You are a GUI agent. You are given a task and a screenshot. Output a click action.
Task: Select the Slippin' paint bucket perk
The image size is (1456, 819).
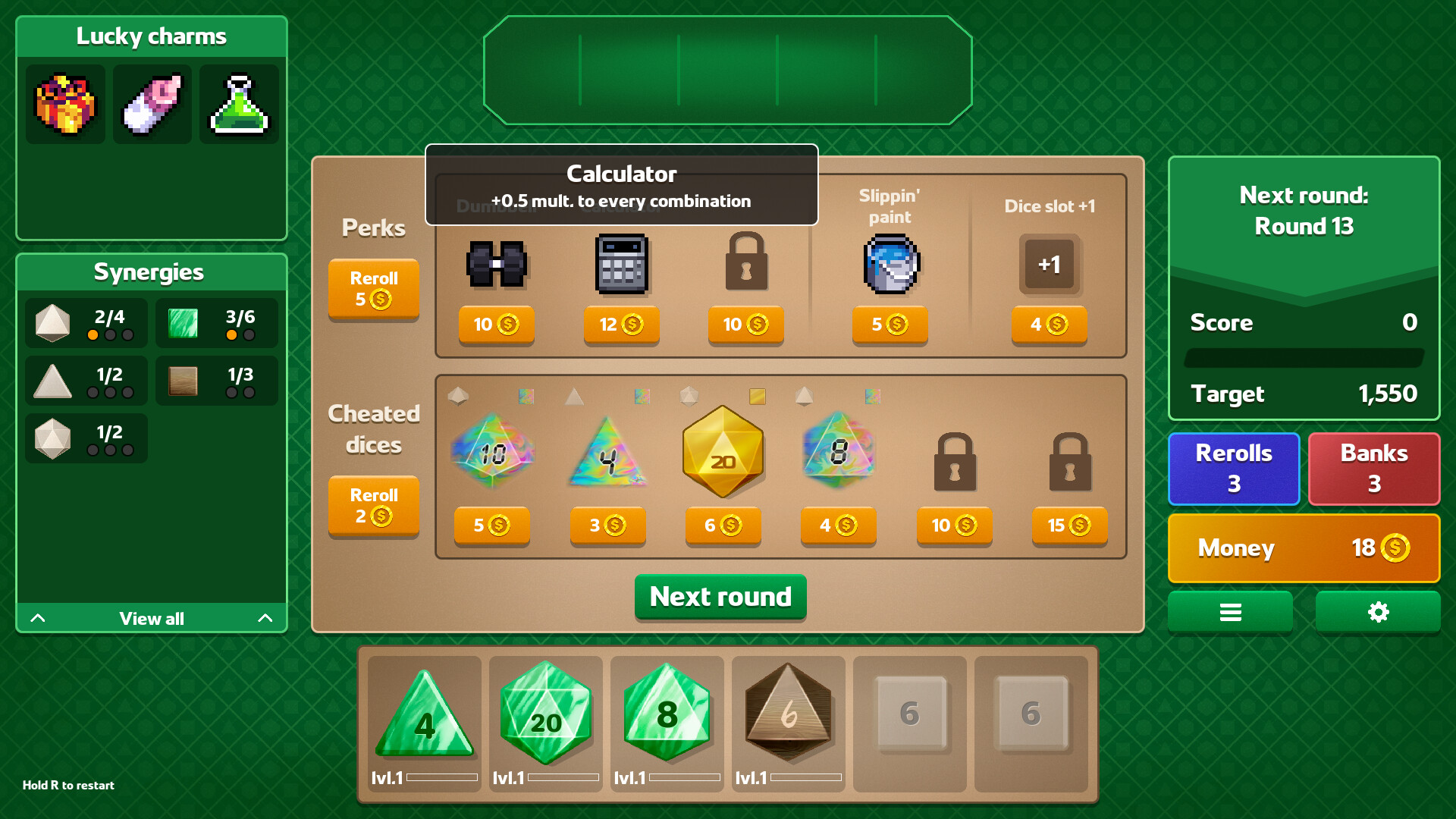click(890, 264)
